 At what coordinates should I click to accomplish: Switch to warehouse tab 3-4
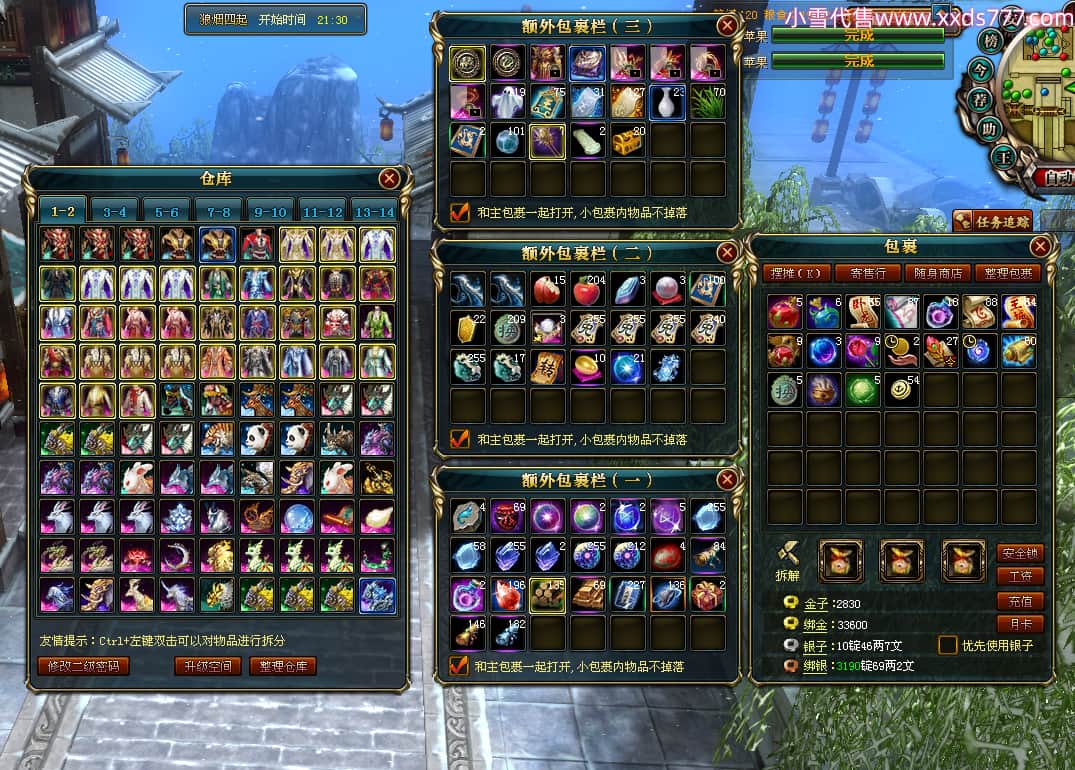(115, 212)
